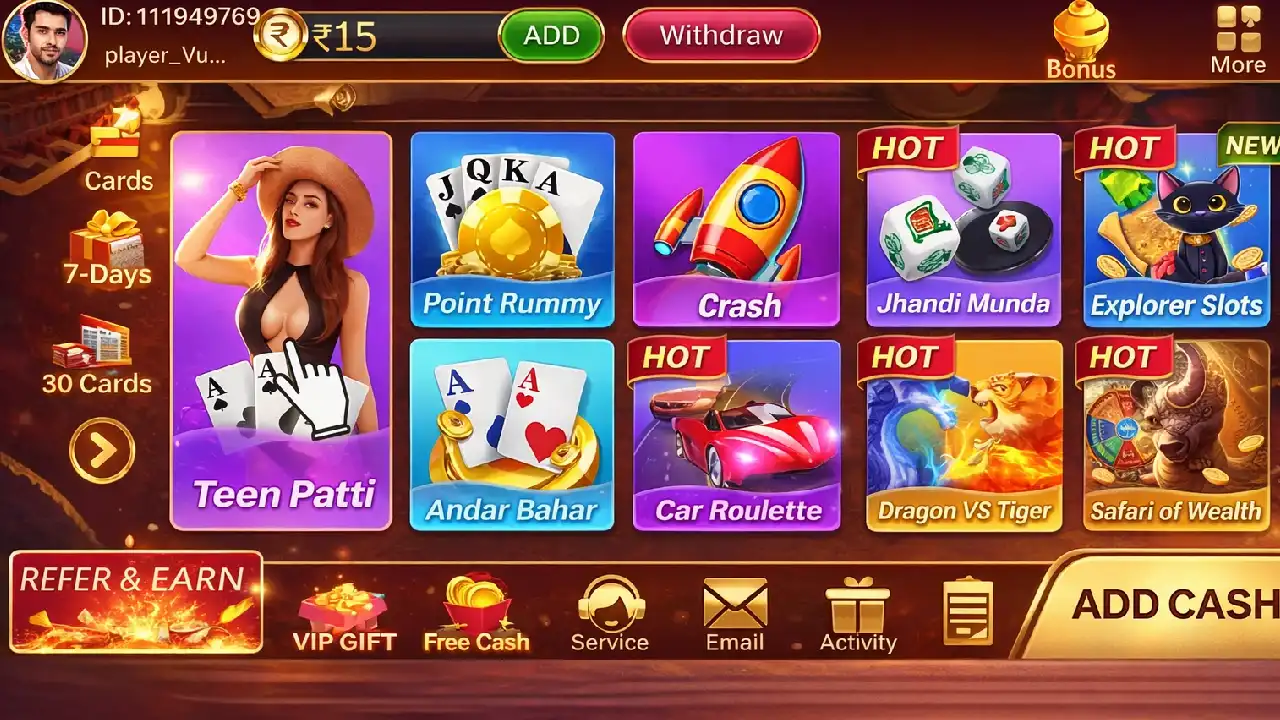Open the player profile avatar
The image size is (1280, 720).
[44, 40]
